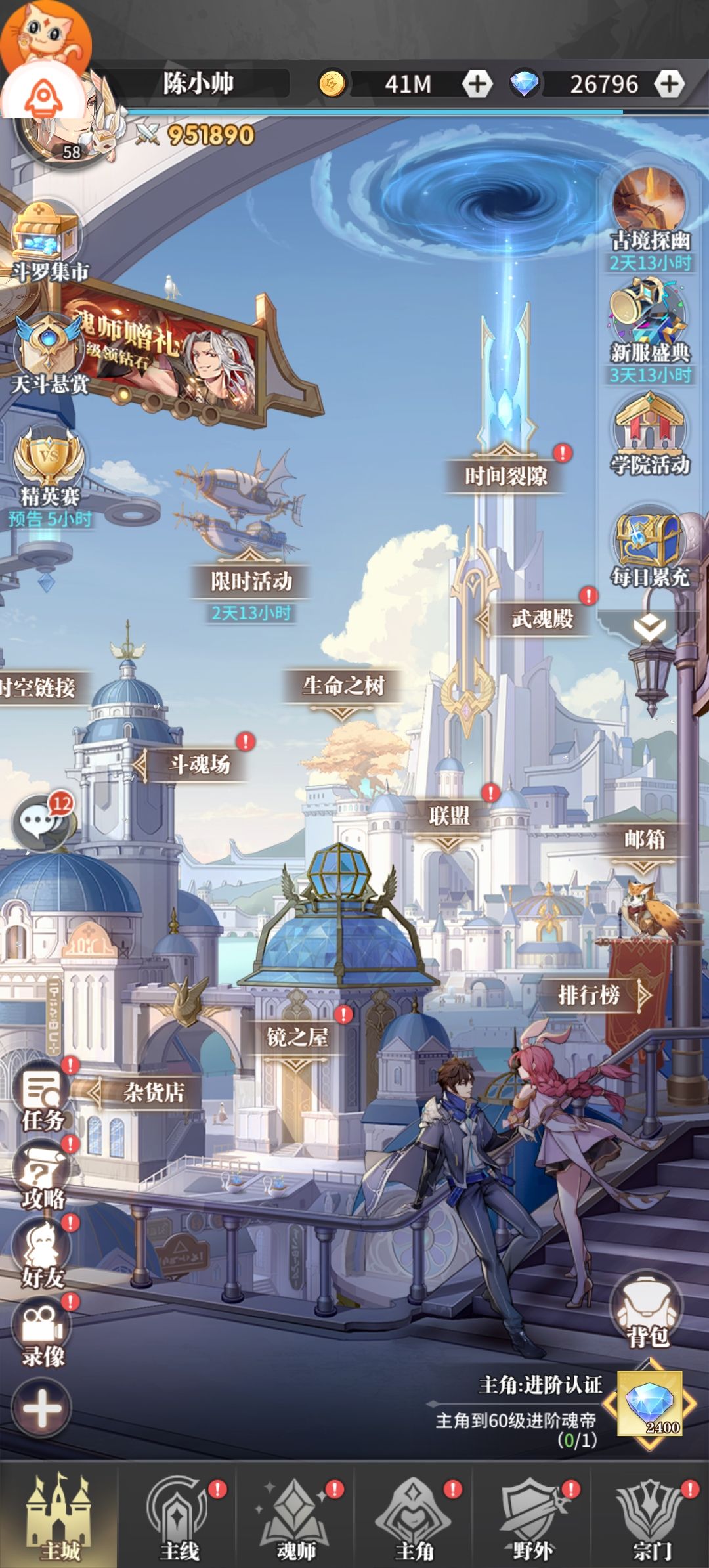Screen dimensions: 709x1568
Task: Switch to the 宗门 tab
Action: [x=651, y=1517]
